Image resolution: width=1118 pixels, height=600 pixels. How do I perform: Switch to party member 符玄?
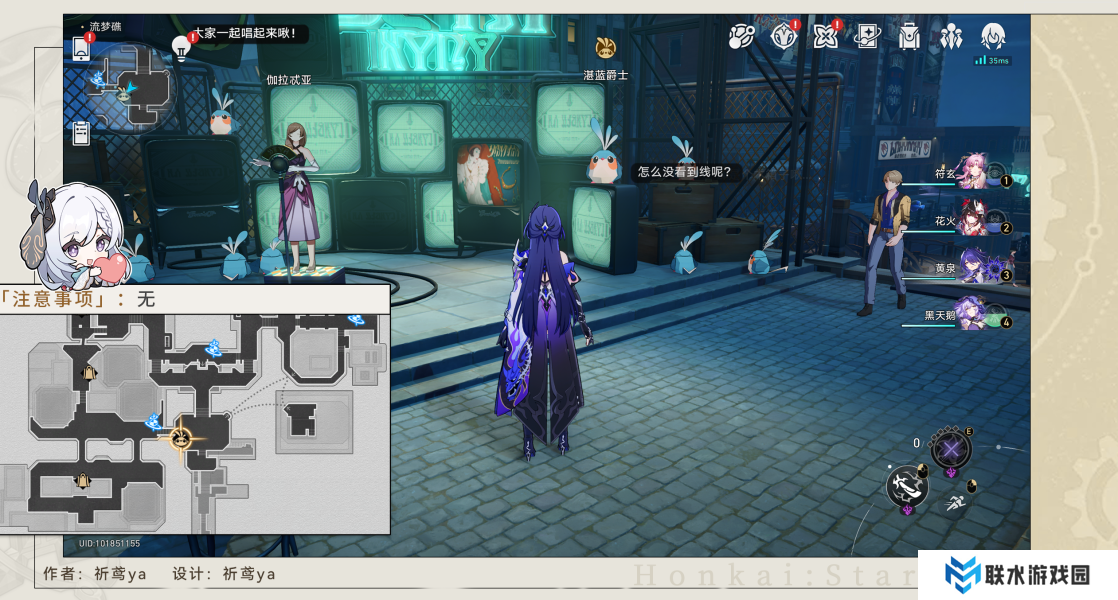click(974, 174)
